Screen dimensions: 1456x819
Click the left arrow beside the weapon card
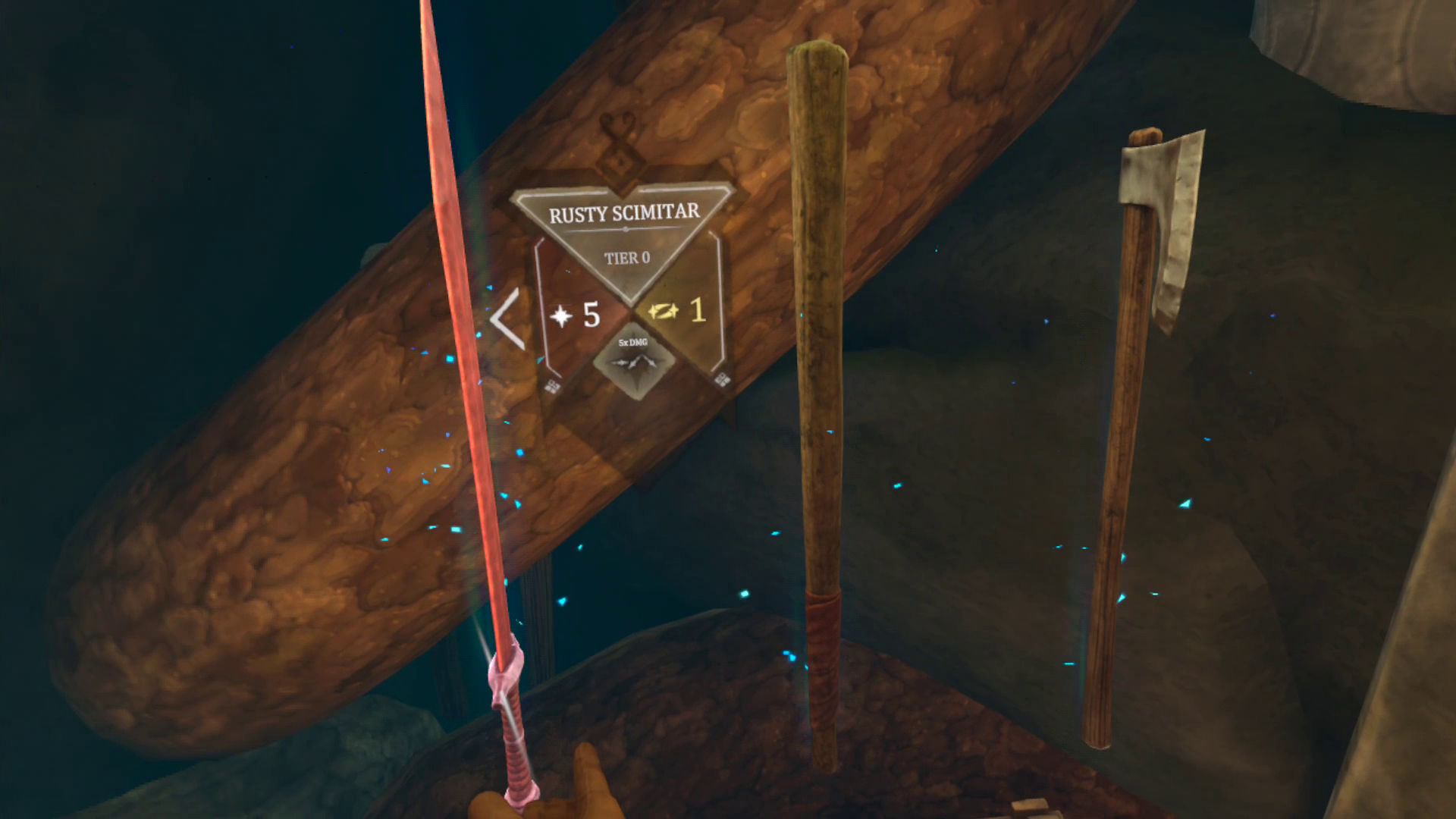pos(508,318)
